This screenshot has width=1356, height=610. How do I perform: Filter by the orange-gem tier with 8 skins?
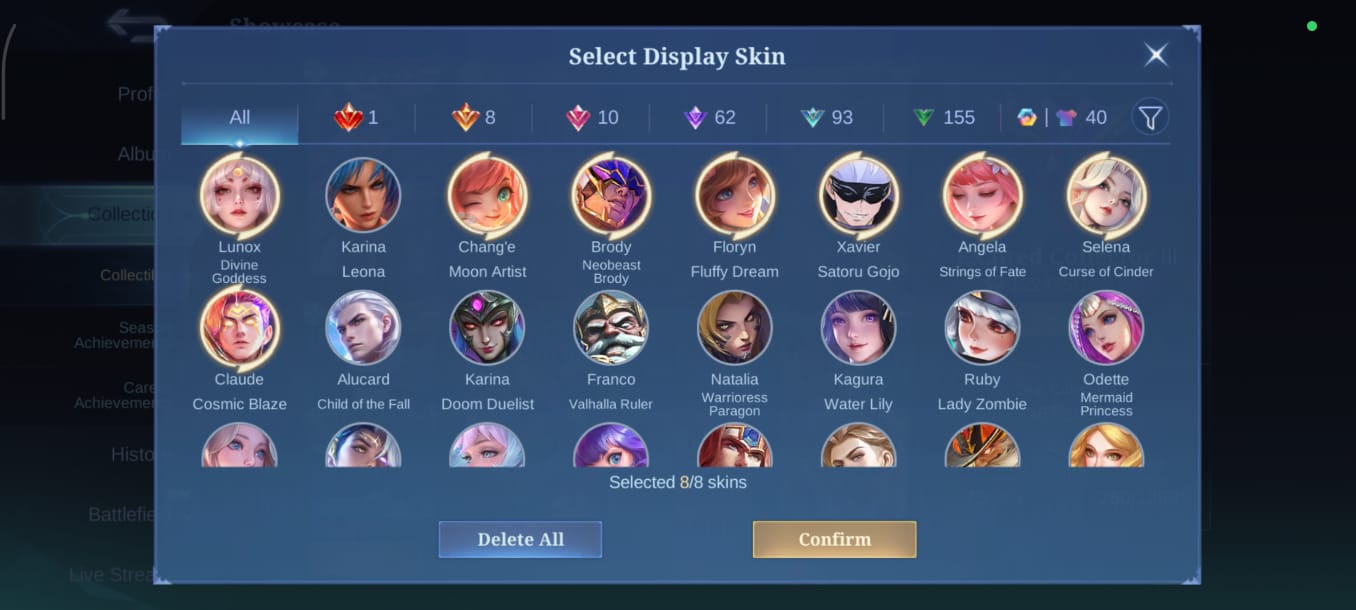[x=473, y=118]
